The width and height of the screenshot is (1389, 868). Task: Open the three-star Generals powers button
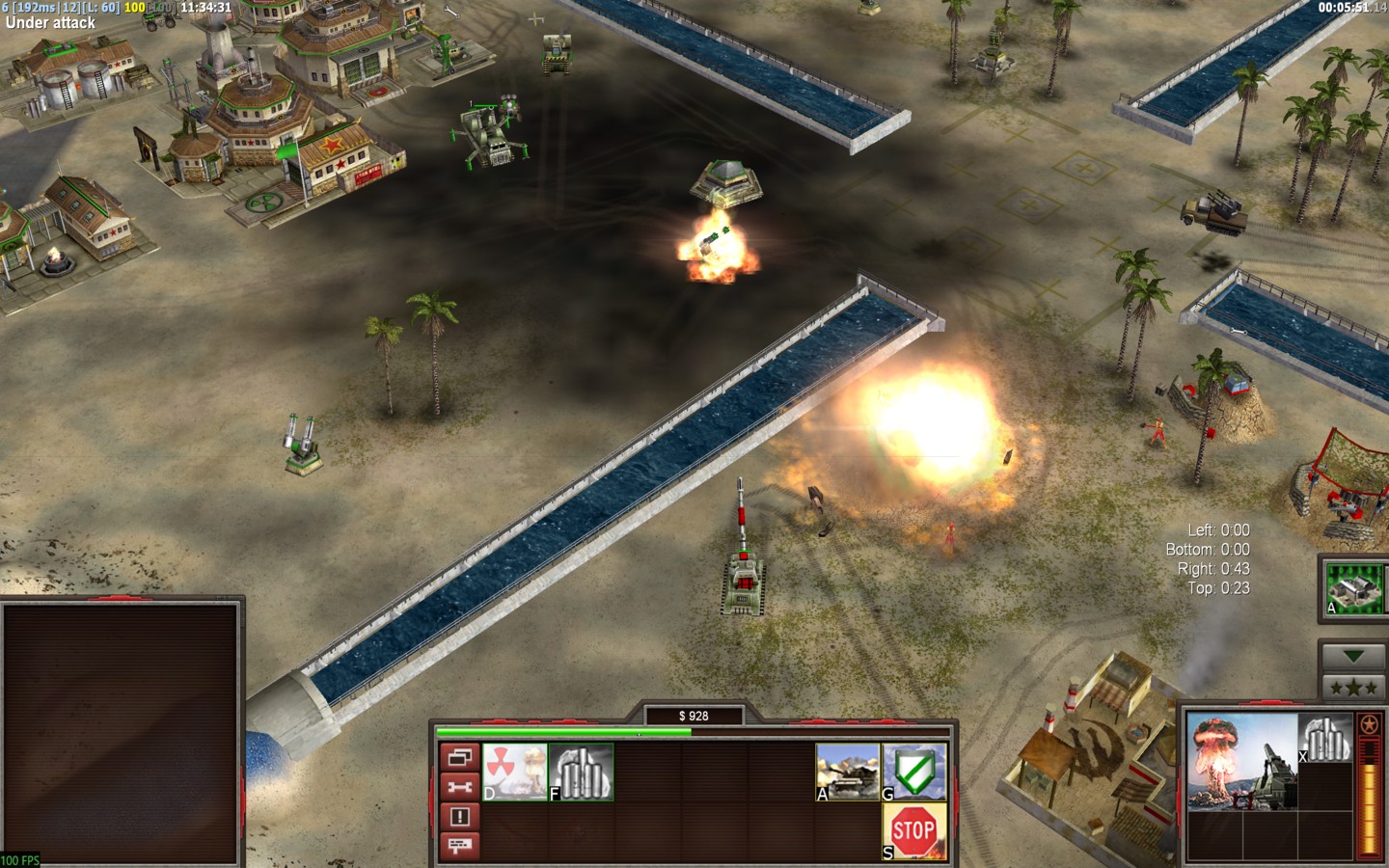1353,688
